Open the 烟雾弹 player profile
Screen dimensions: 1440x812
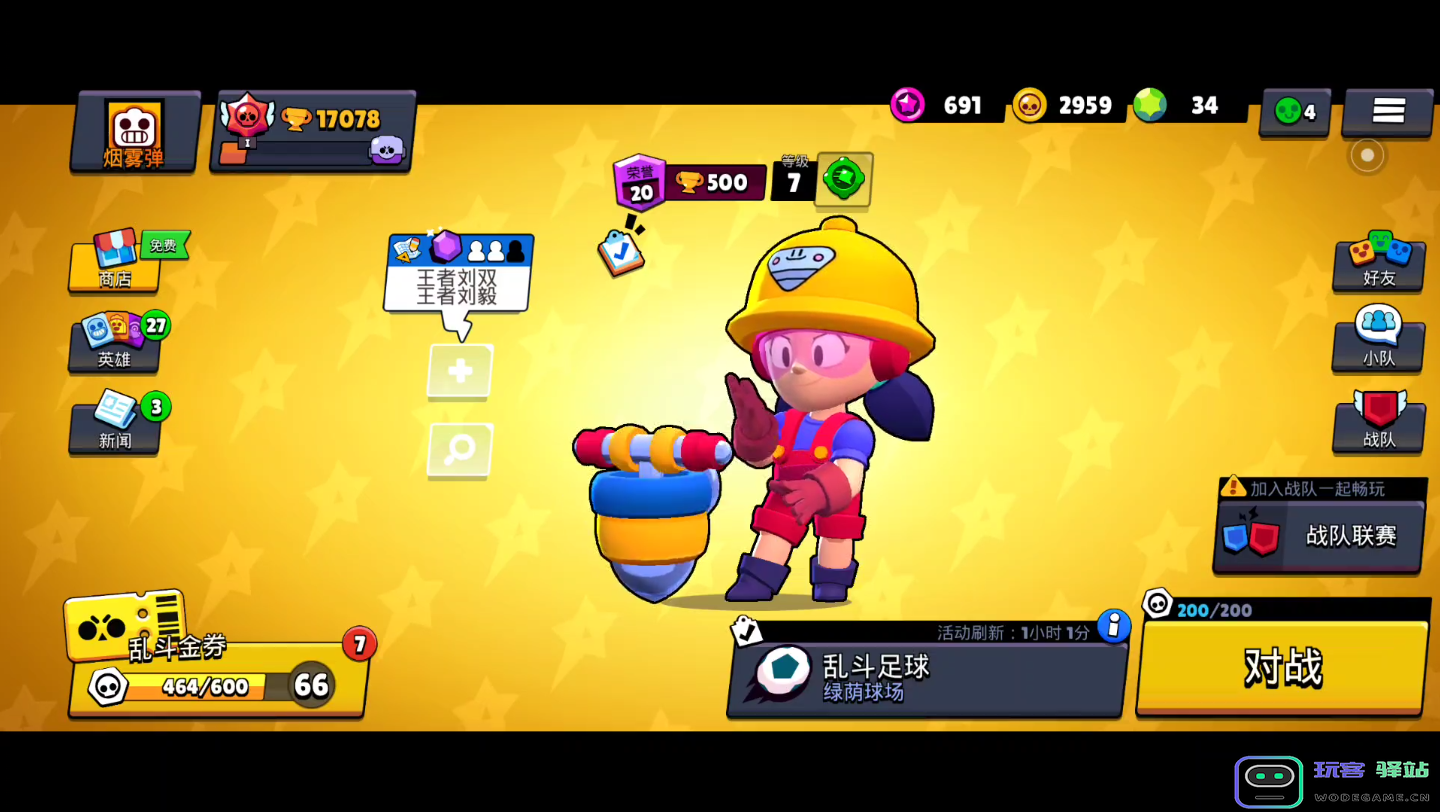point(134,134)
